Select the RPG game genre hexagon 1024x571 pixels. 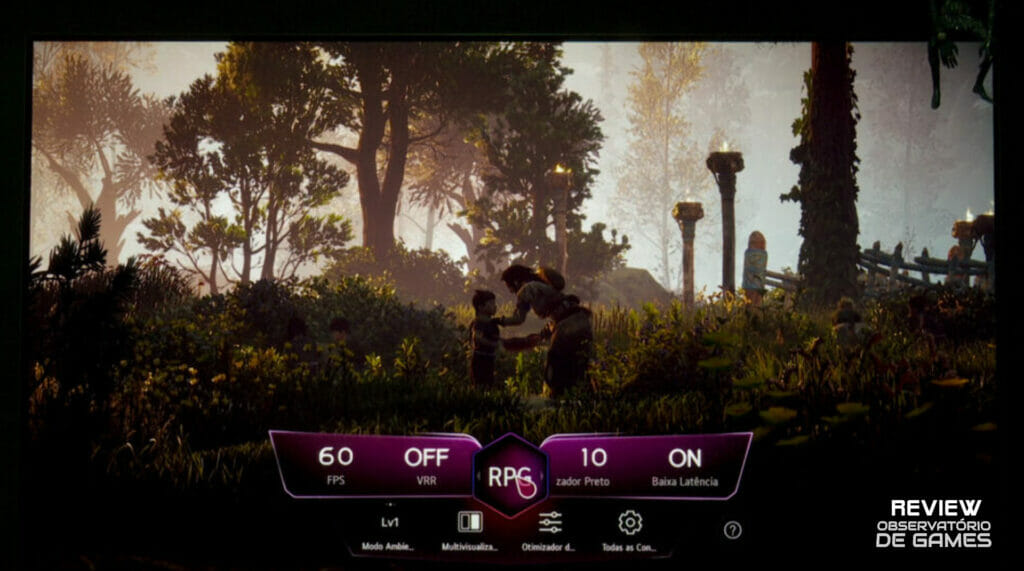click(510, 475)
